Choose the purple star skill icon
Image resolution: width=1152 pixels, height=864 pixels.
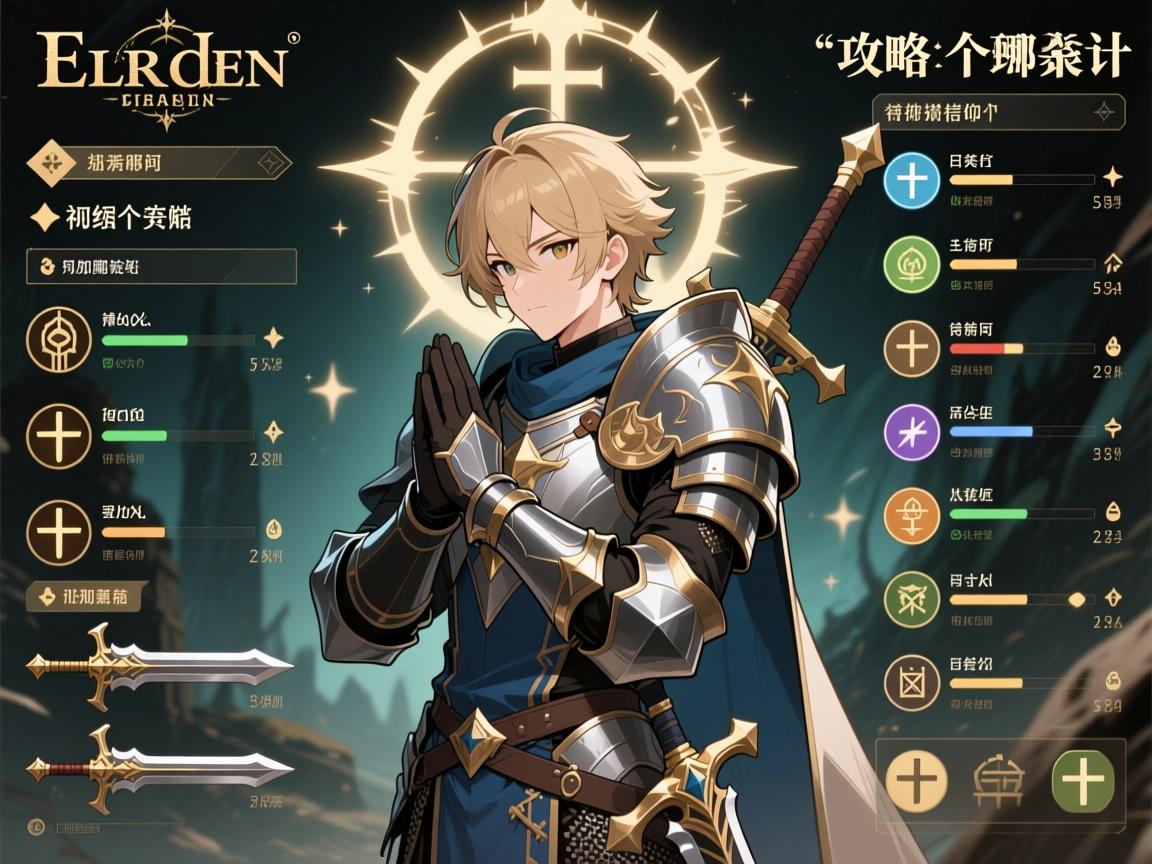click(x=913, y=432)
